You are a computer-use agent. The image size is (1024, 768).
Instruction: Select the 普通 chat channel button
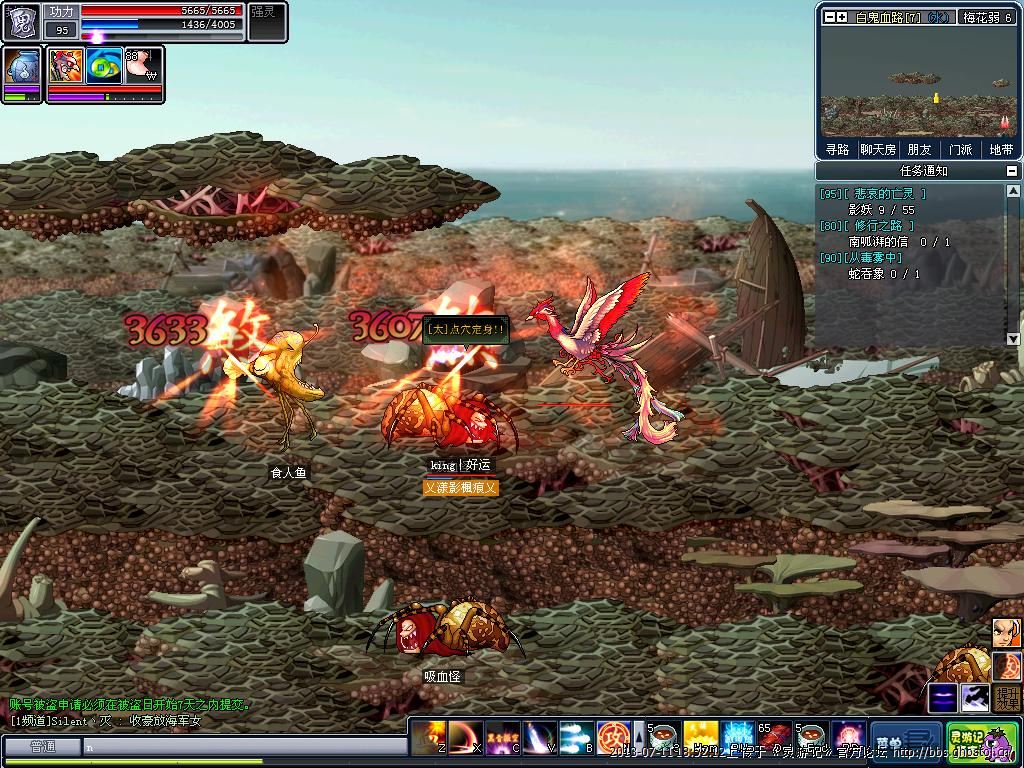(x=42, y=746)
